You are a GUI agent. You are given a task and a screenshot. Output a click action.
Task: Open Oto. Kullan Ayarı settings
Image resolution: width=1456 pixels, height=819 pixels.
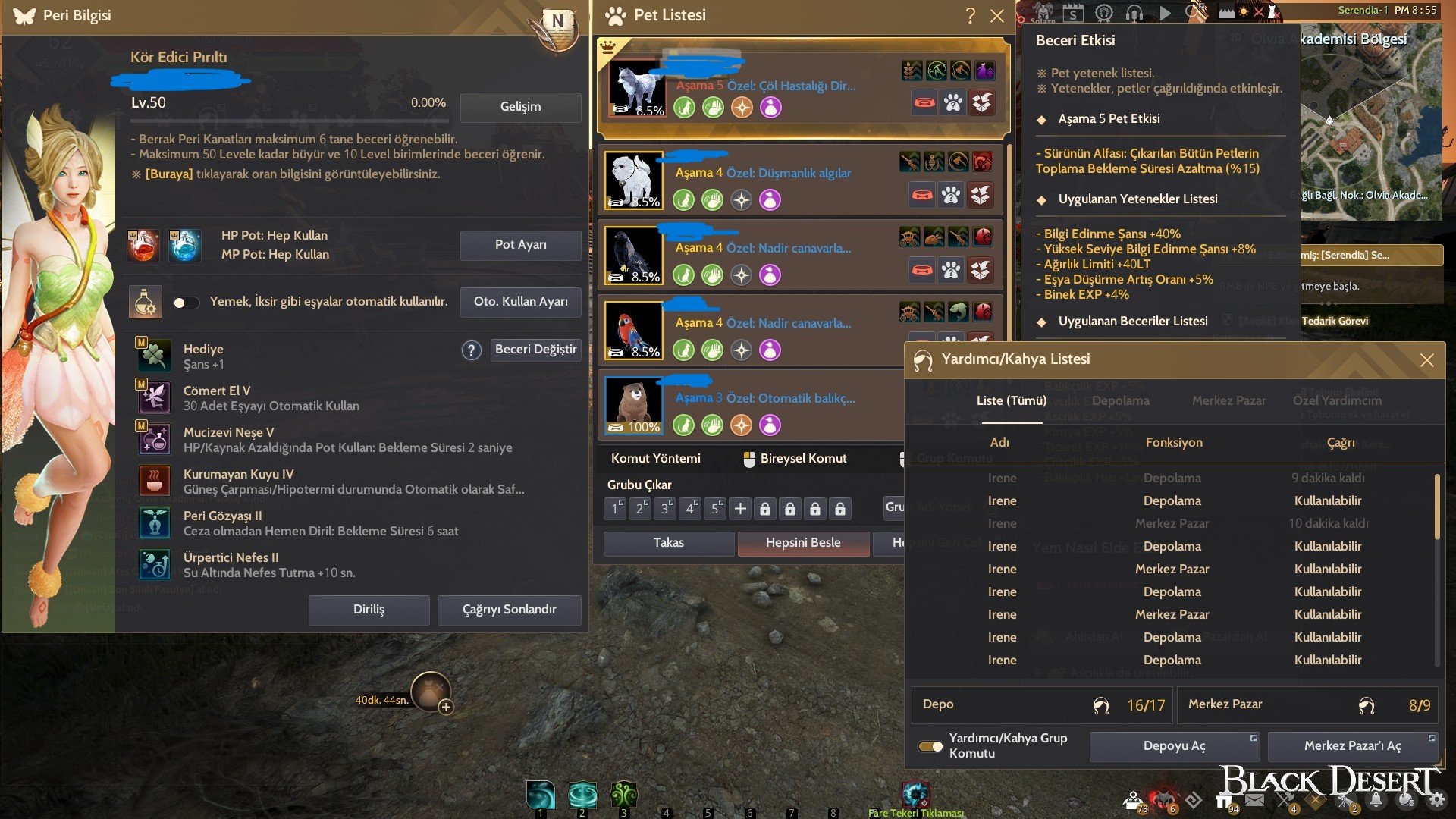pos(520,302)
